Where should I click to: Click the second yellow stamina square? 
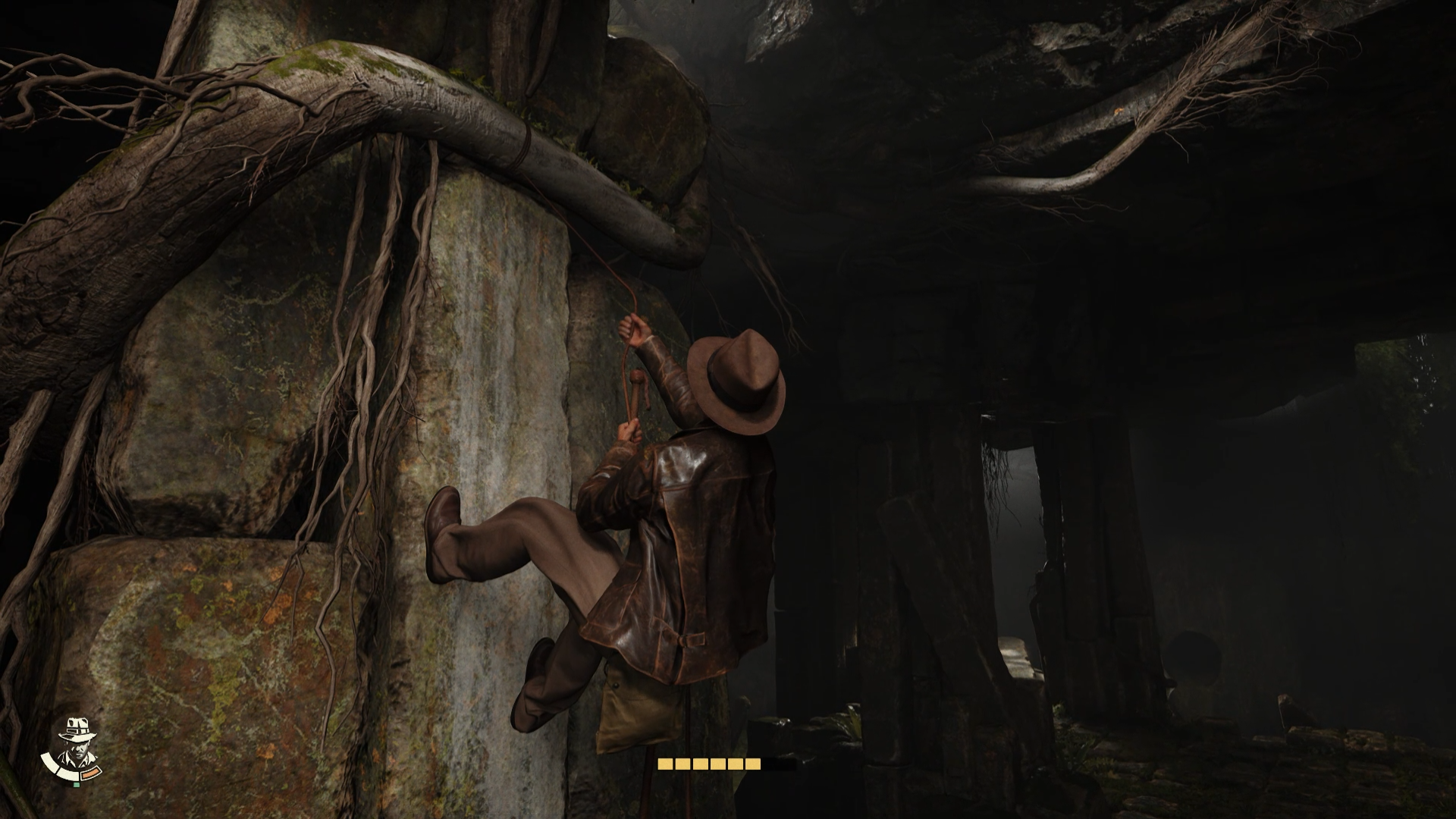pyautogui.click(x=682, y=764)
